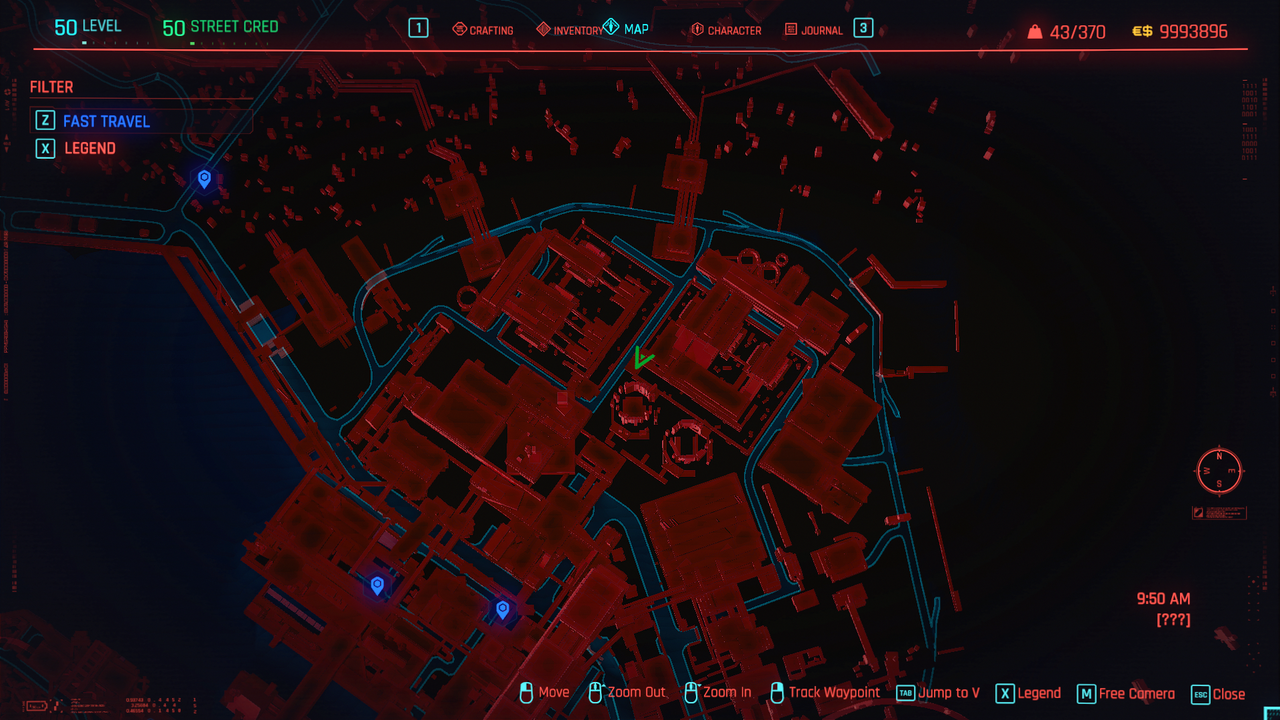The height and width of the screenshot is (720, 1280).
Task: Activate Free Camera mode
Action: [1125, 693]
